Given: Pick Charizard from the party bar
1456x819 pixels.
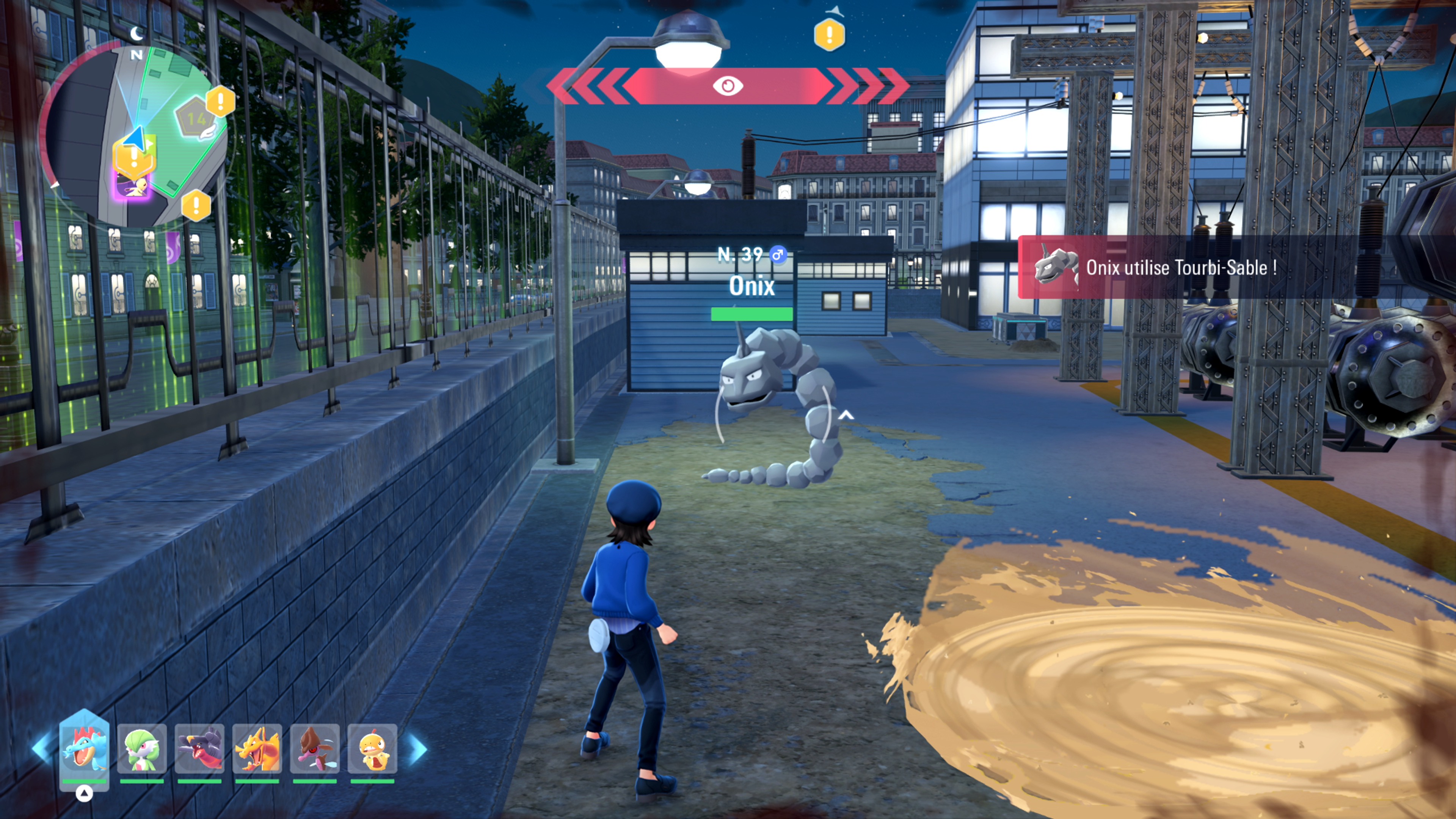Looking at the screenshot, I should (x=257, y=749).
